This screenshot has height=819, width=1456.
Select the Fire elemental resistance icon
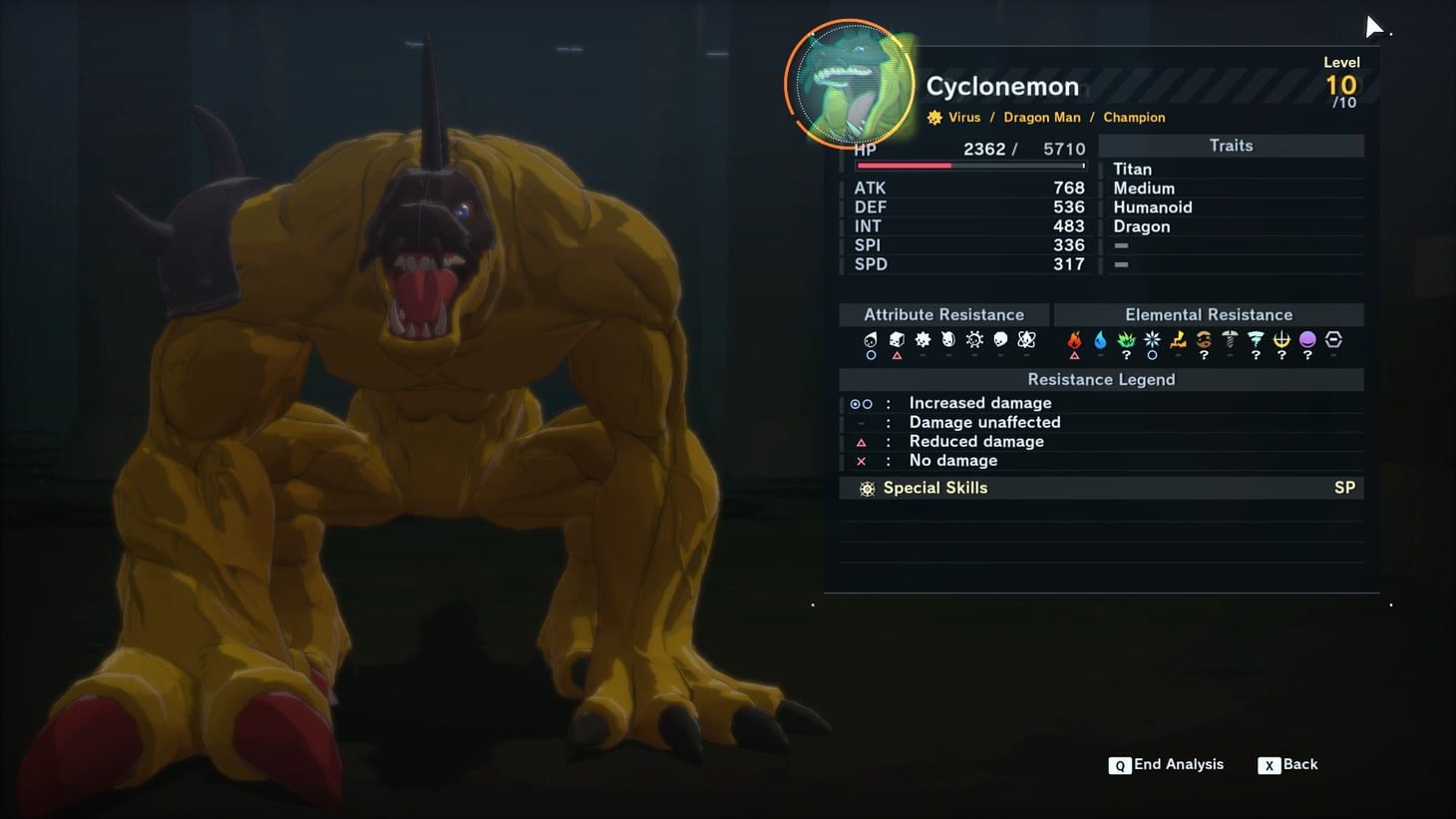pyautogui.click(x=1075, y=339)
